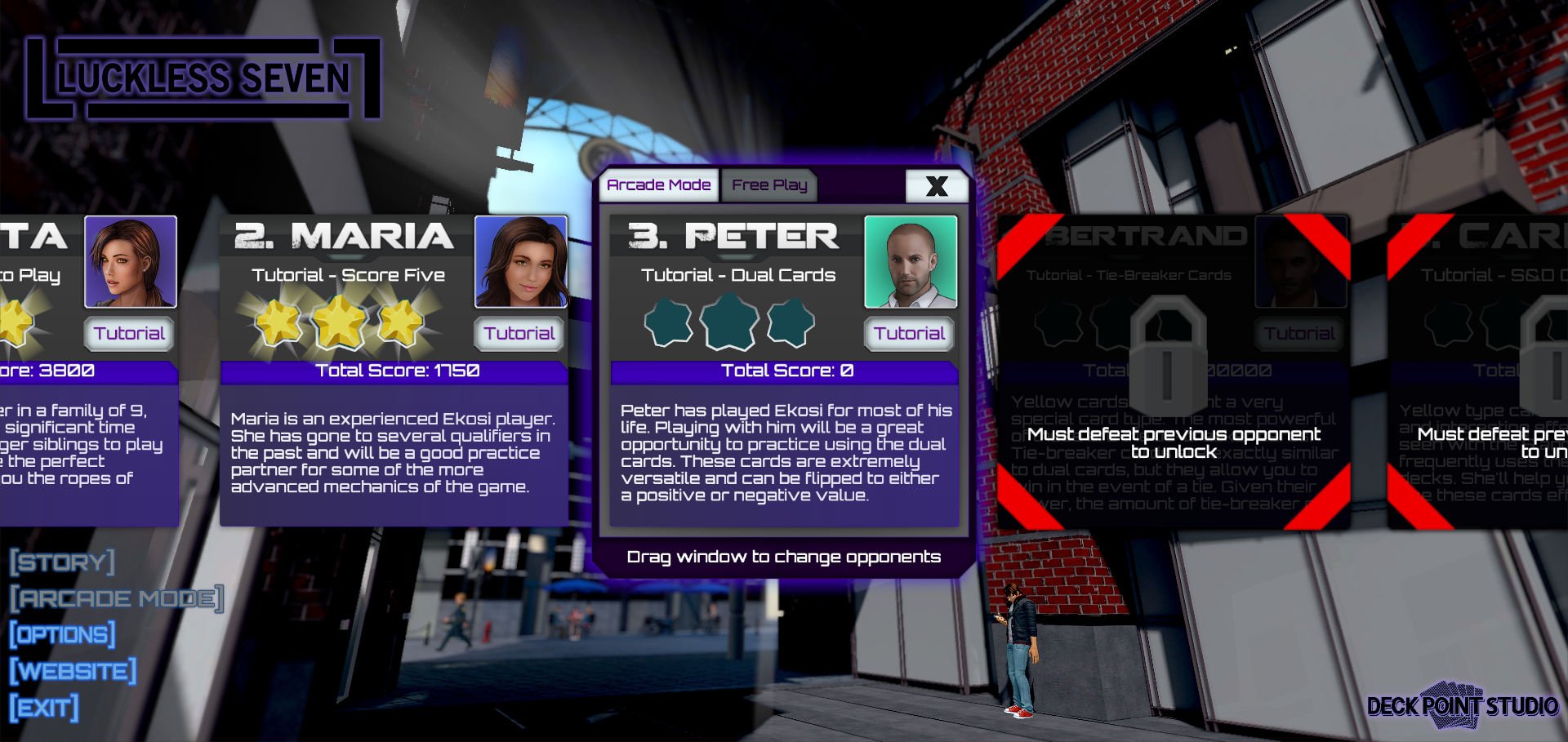Viewport: 1568px width, 742px height.
Task: Select Maria's portrait thumbnail
Action: coord(521,262)
